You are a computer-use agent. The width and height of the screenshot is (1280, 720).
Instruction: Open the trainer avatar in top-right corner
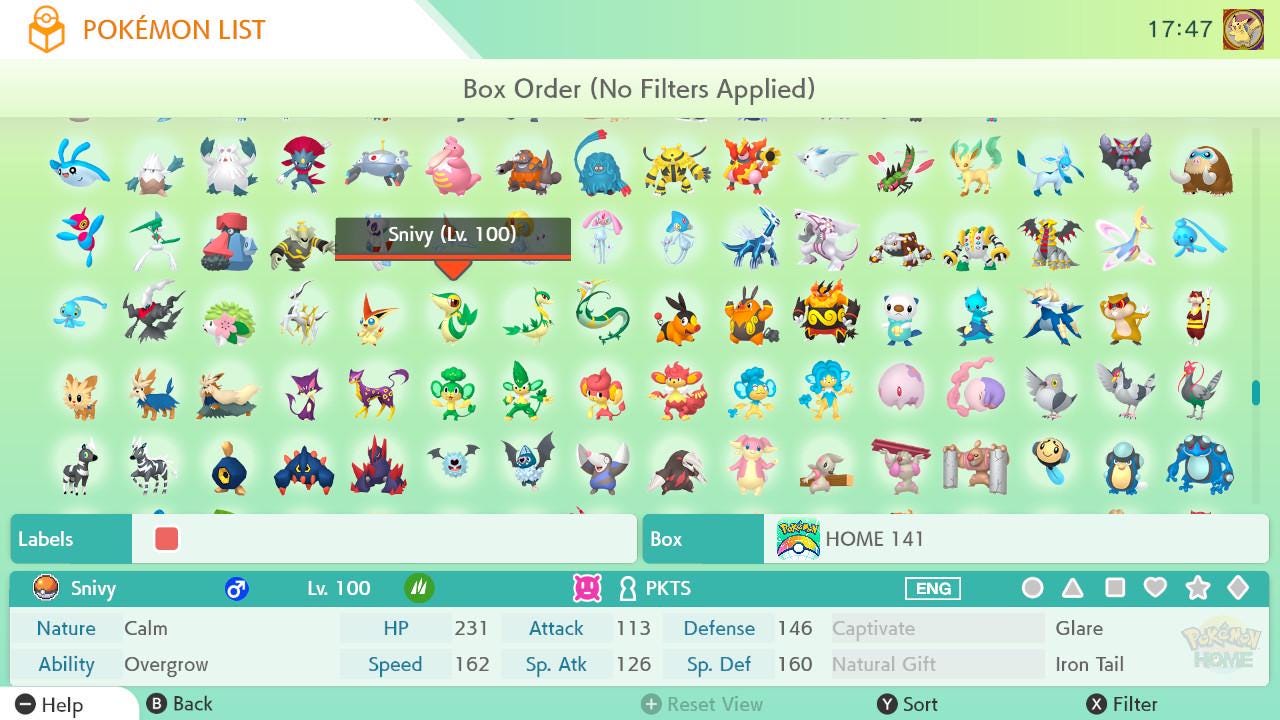1243,29
